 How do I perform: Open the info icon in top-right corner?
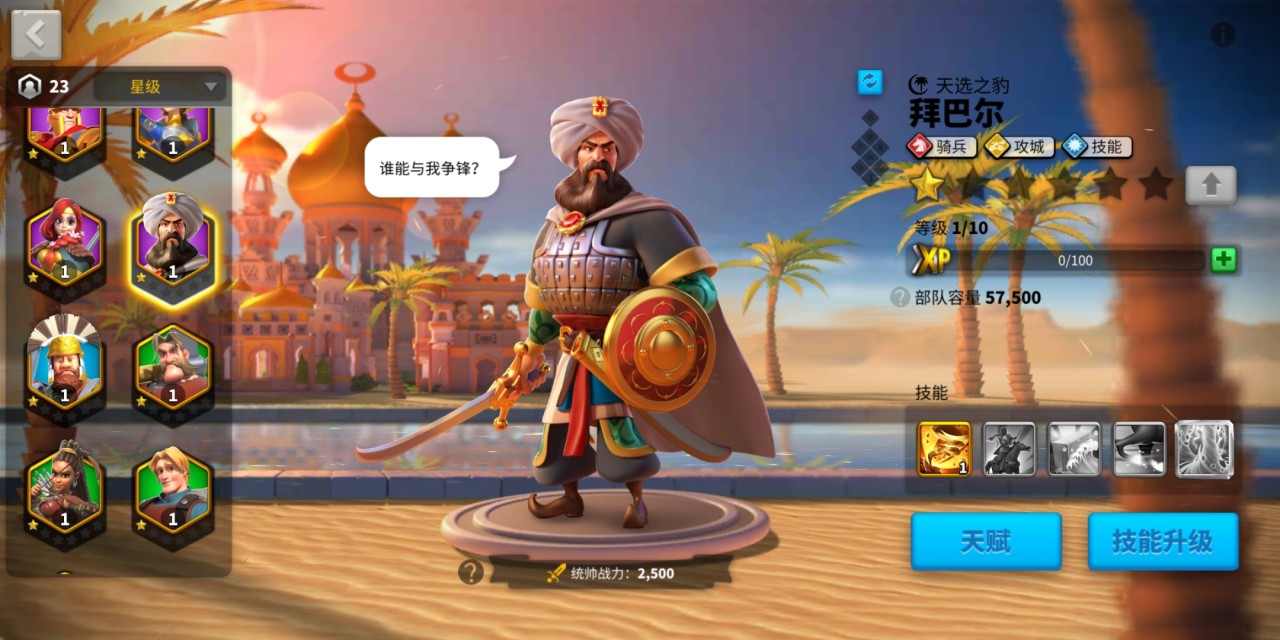[x=1223, y=35]
